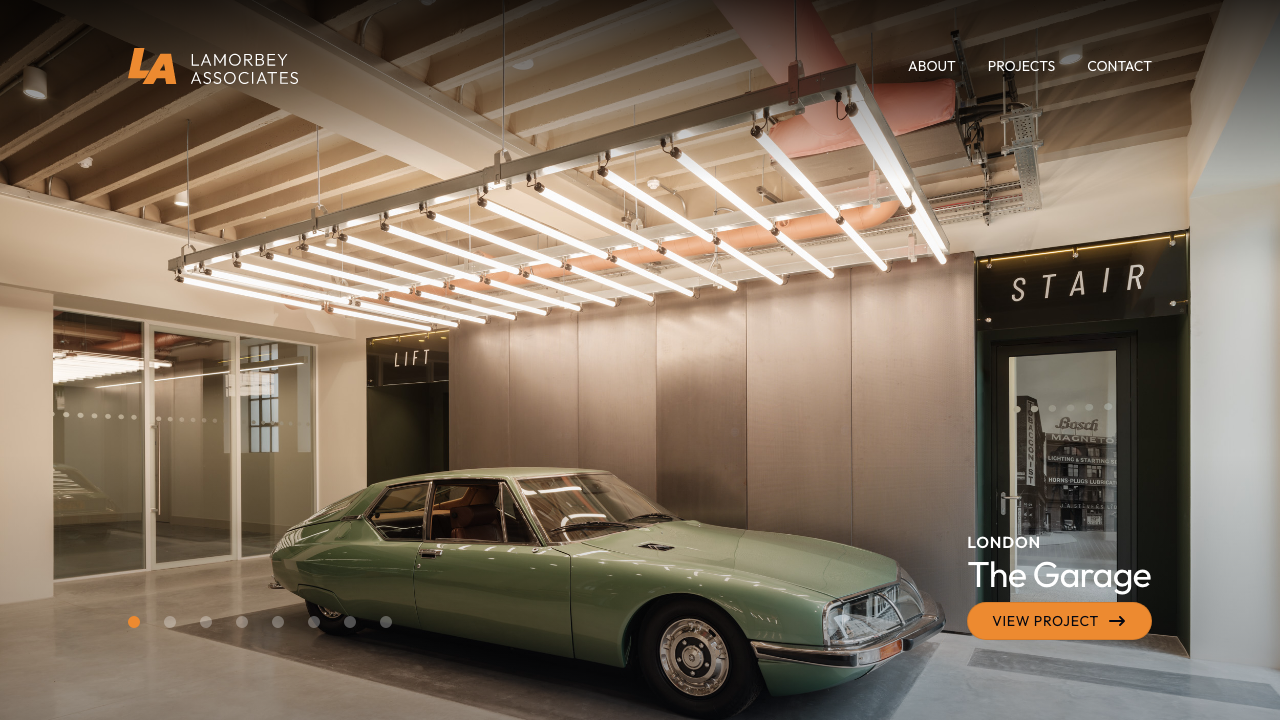This screenshot has height=720, width=1280.
Task: Select the second slide dot
Action: [x=170, y=622]
